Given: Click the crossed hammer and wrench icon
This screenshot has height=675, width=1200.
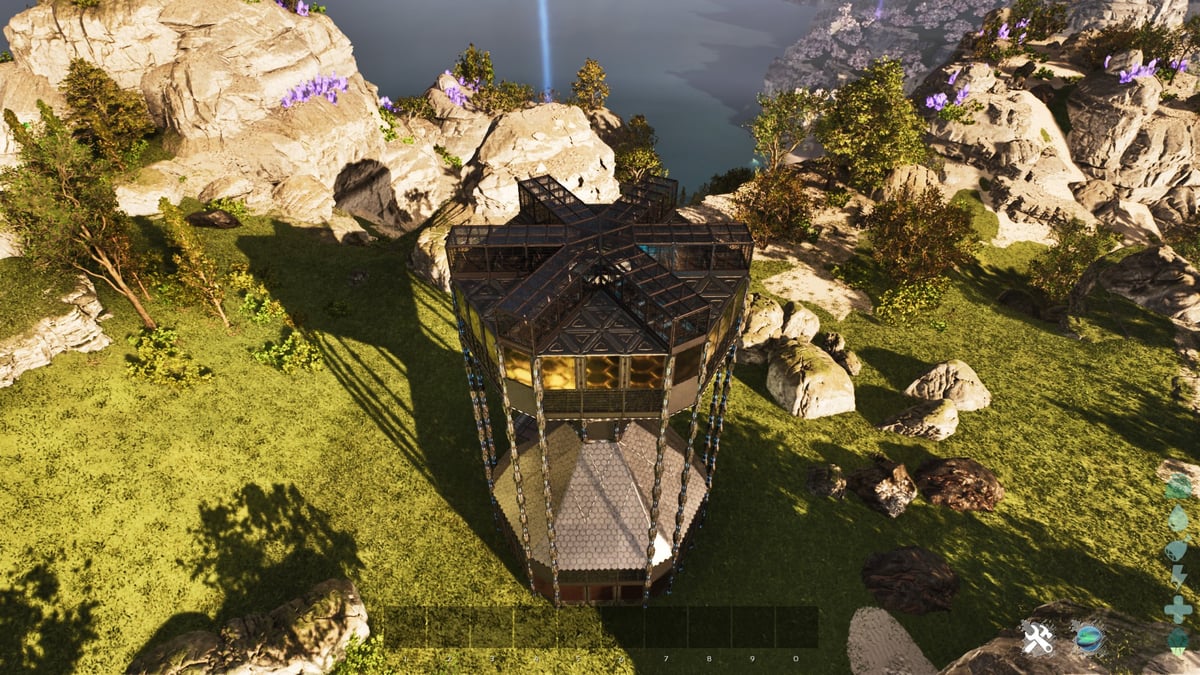Looking at the screenshot, I should click(x=1036, y=637).
